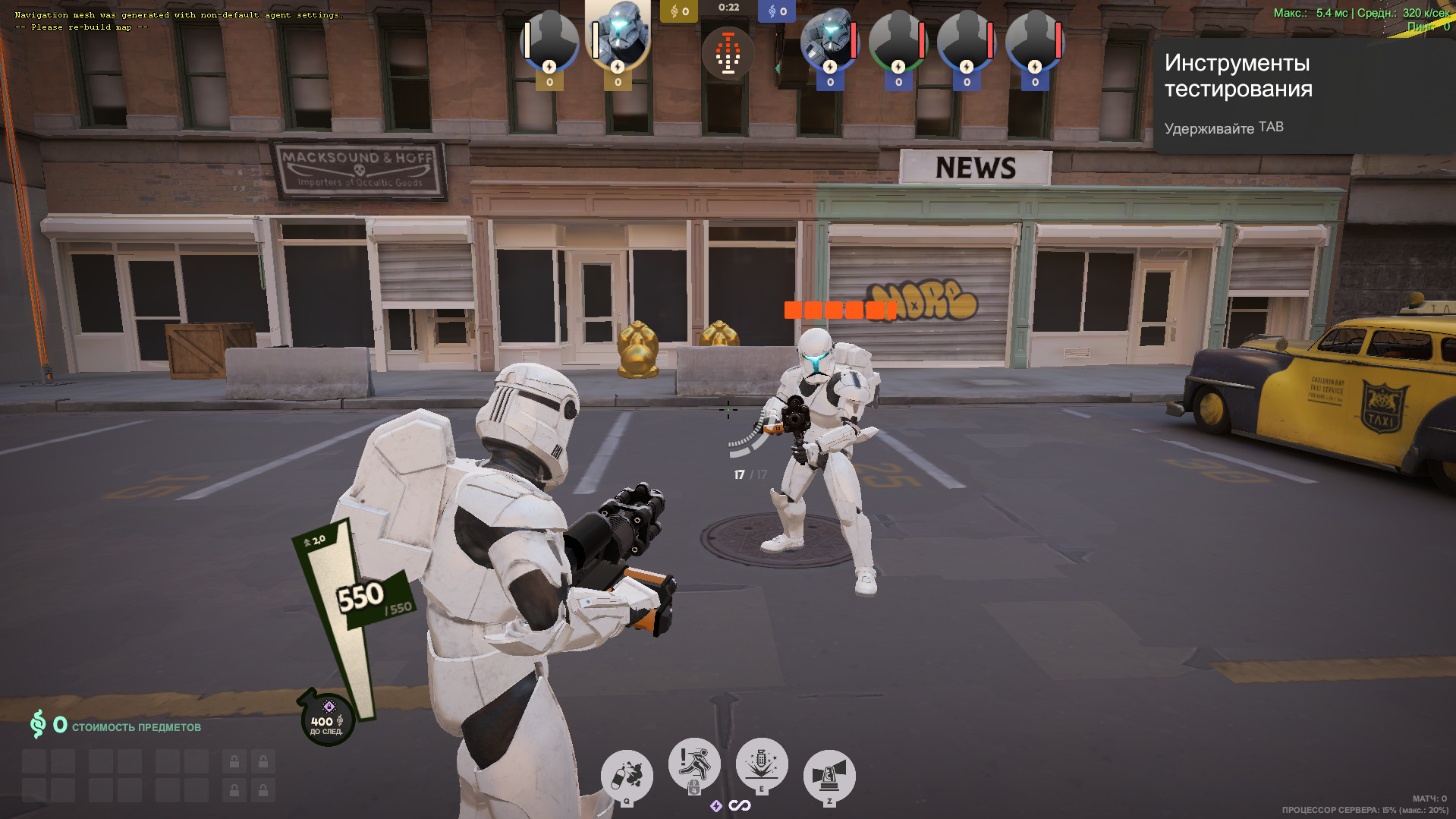Screen dimensions: 1456x819
Task: Click the lightning badge under your hero portrait
Action: tap(617, 68)
